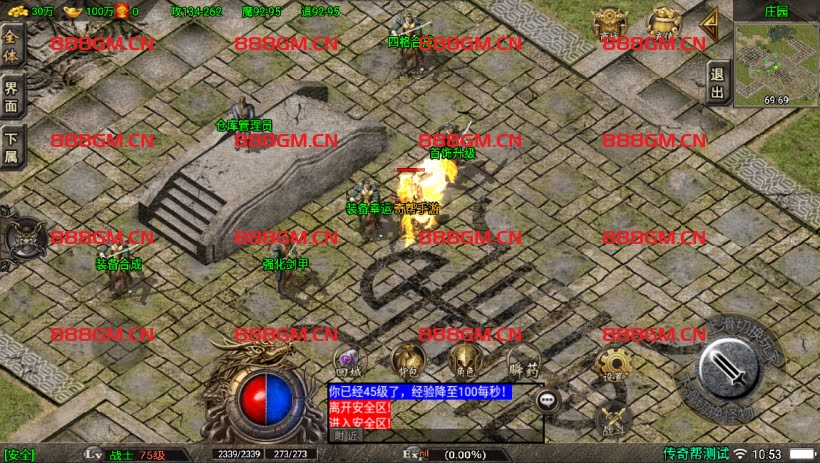Tap the large sword attack button
This screenshot has width=820, height=463.
coord(733,375)
